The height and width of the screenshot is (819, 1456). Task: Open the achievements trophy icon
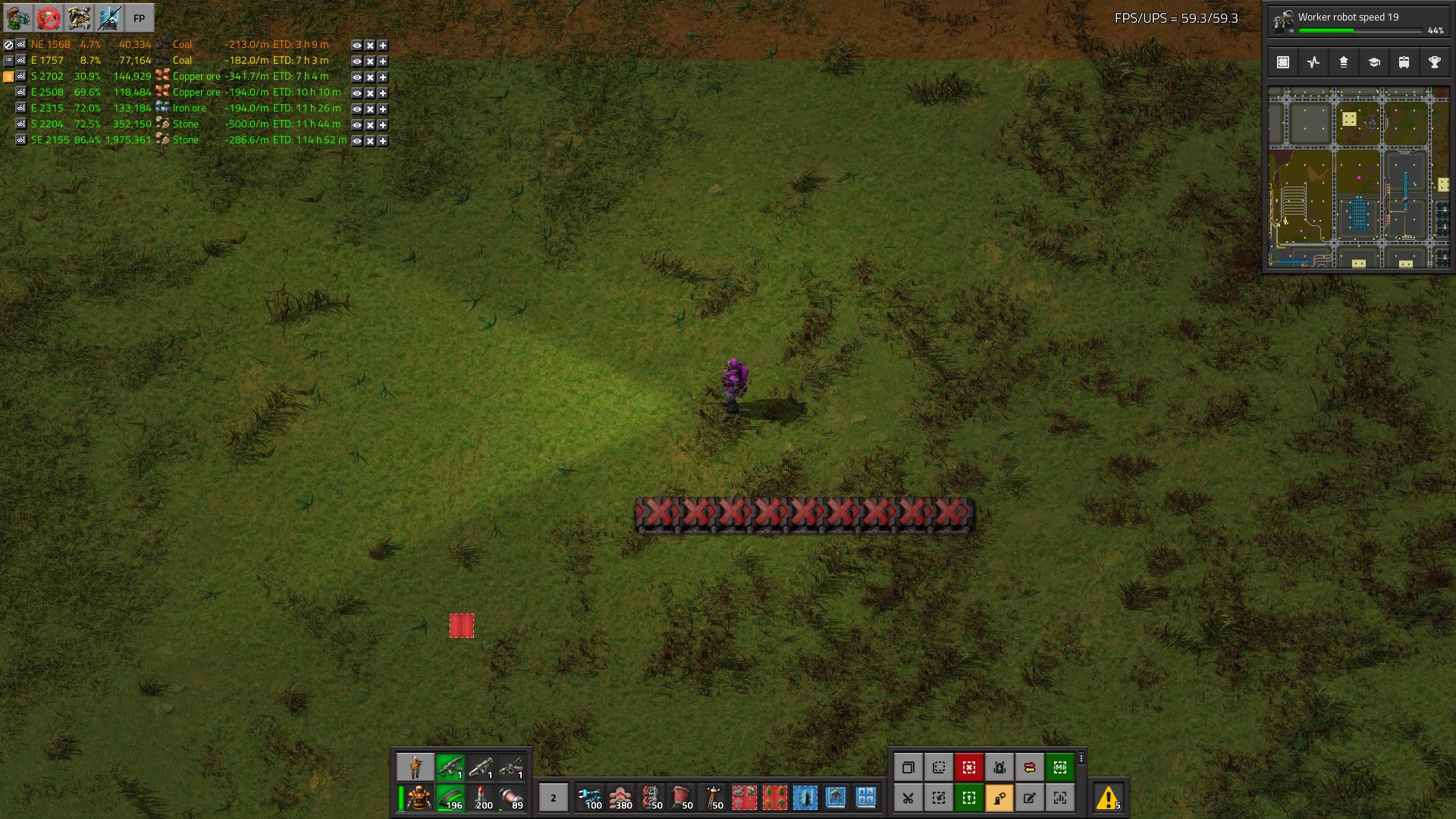click(1435, 63)
